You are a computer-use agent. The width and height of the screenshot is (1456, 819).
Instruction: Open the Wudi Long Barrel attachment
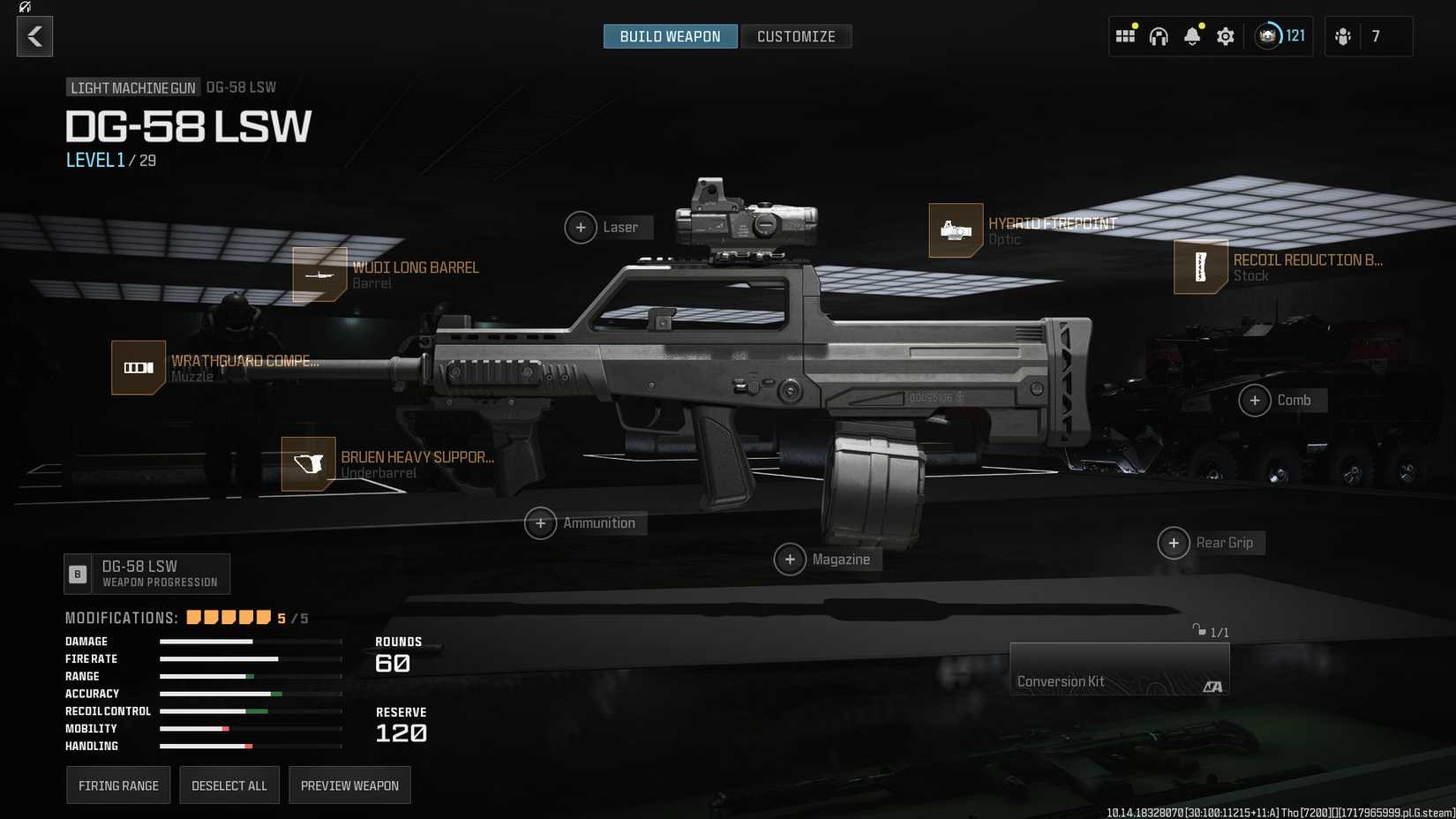[x=319, y=274]
